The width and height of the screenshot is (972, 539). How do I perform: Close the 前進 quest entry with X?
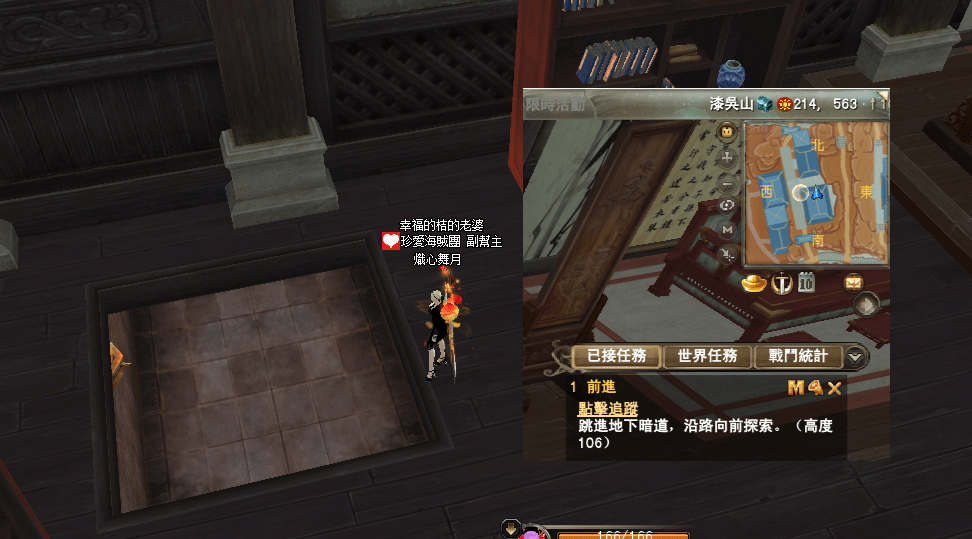[x=834, y=388]
